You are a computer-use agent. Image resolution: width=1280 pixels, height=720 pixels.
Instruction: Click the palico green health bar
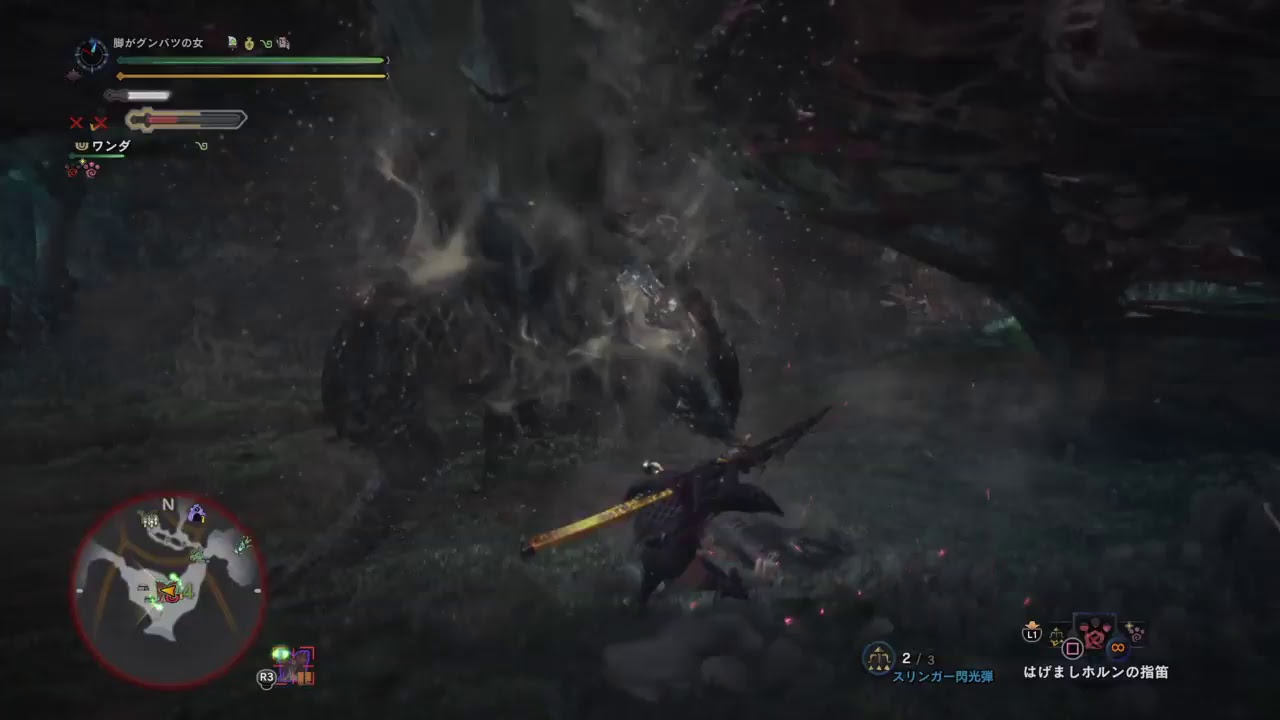pyautogui.click(x=97, y=156)
